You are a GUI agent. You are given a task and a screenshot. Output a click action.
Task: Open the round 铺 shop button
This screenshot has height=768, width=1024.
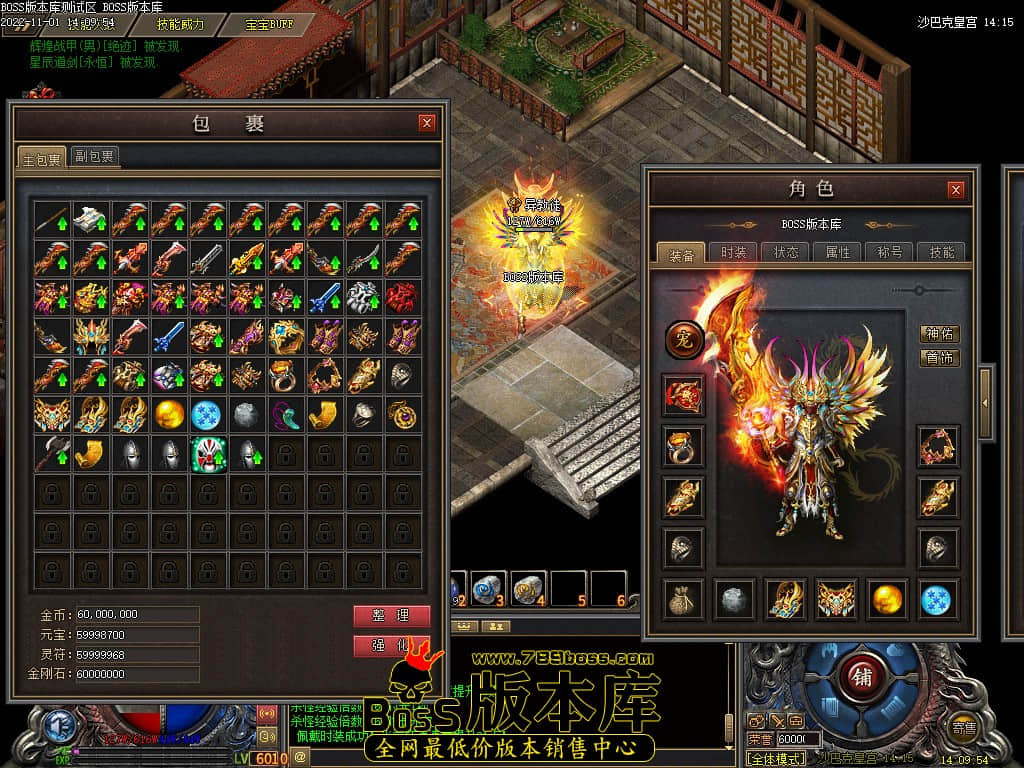pyautogui.click(x=862, y=676)
